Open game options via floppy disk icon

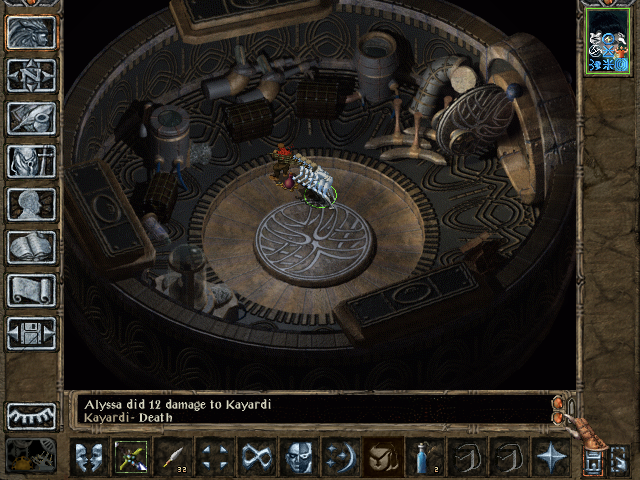tap(31, 333)
